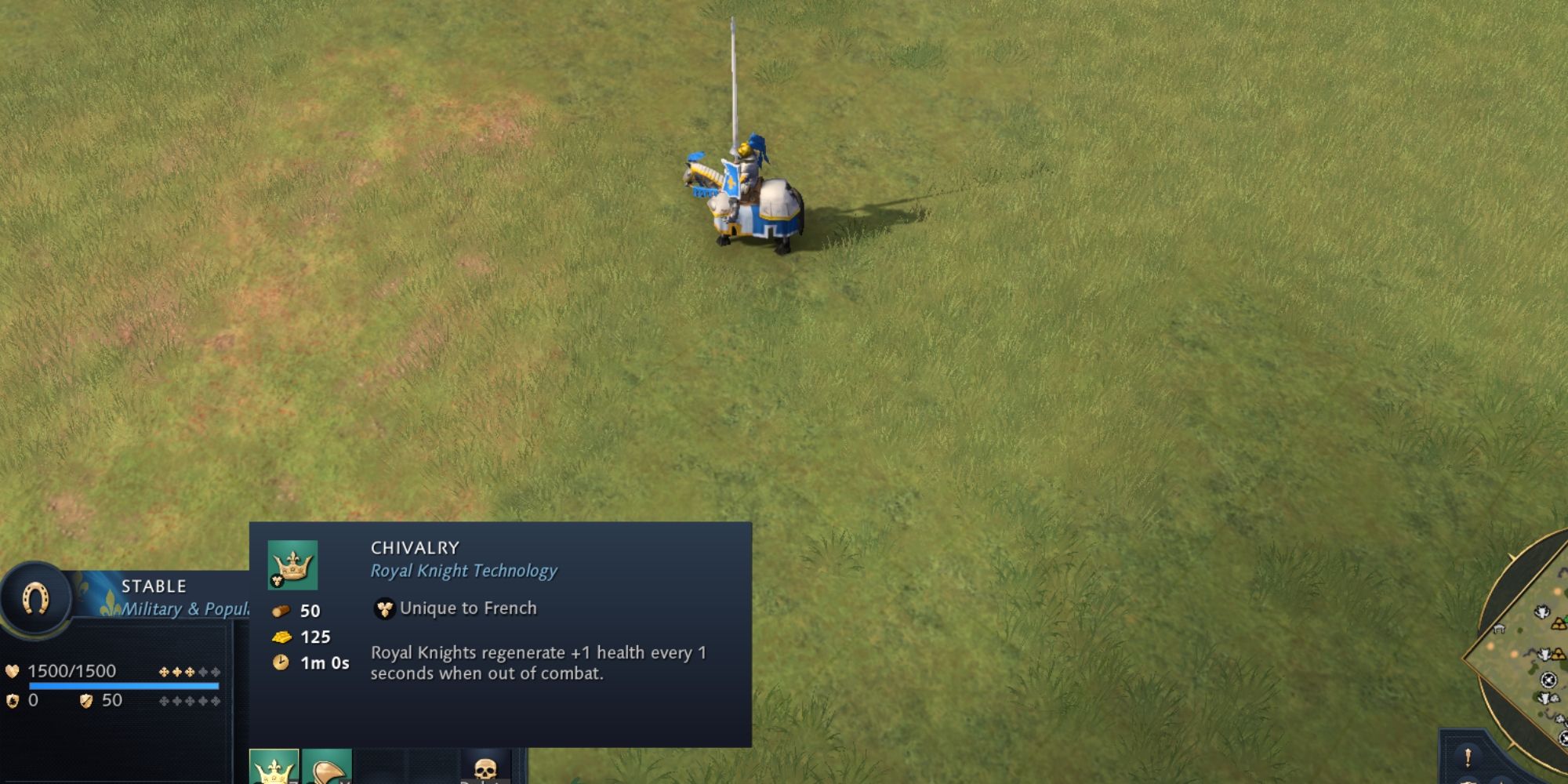
Task: Click the STABLE title label
Action: tap(154, 586)
